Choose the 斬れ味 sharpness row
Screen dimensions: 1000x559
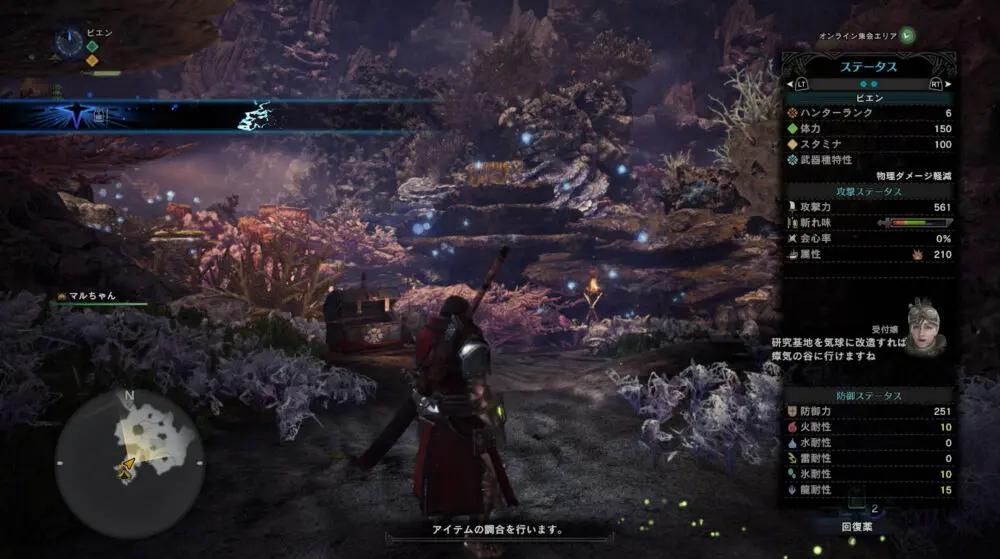click(x=868, y=222)
